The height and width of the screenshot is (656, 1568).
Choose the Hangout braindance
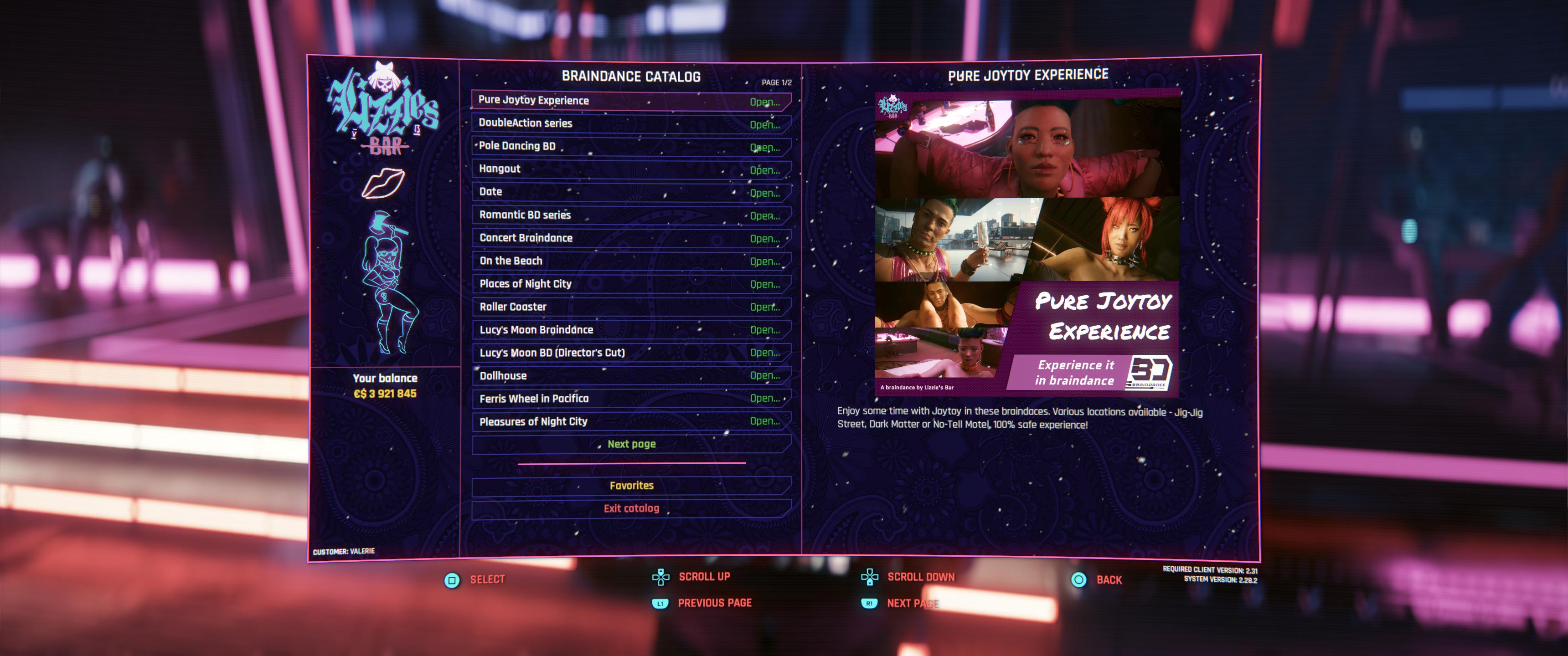630,169
